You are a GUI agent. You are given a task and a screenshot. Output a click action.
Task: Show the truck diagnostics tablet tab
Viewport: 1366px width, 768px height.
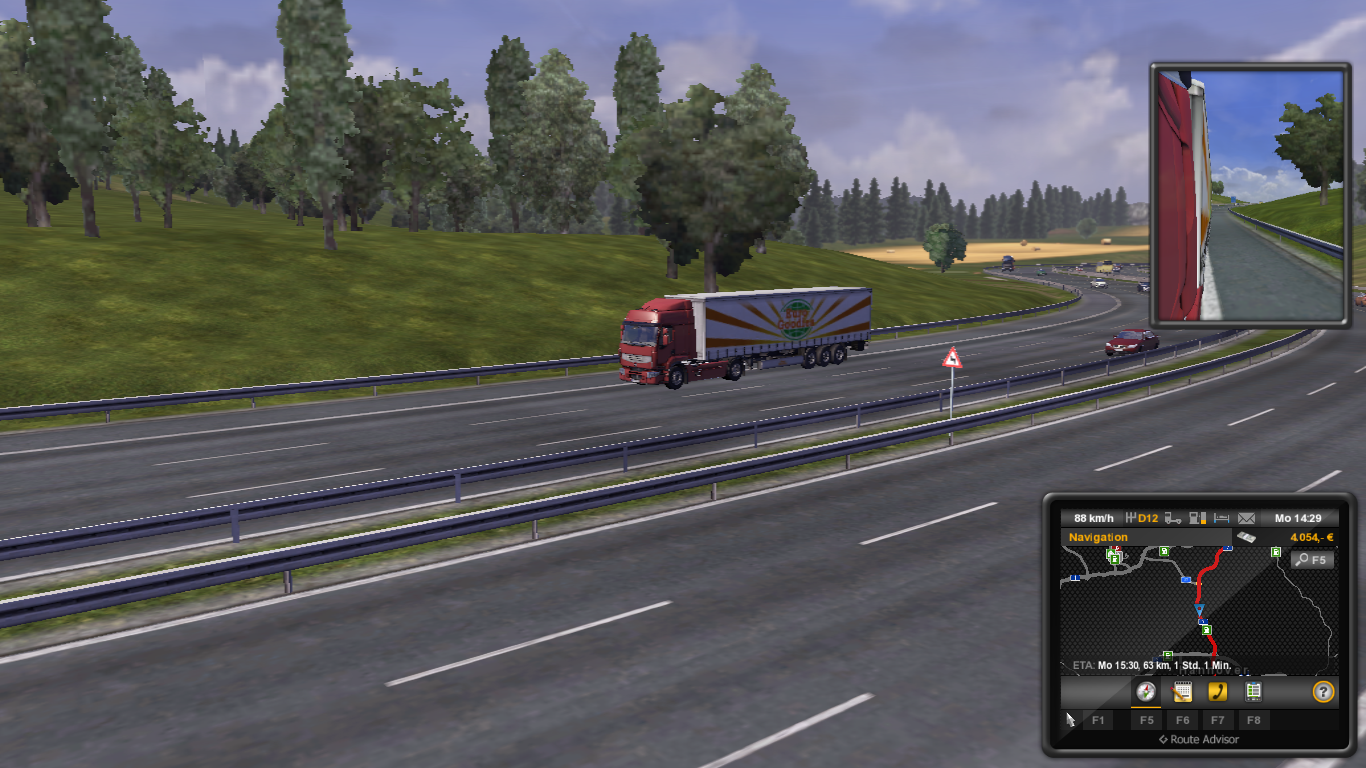point(1253,691)
